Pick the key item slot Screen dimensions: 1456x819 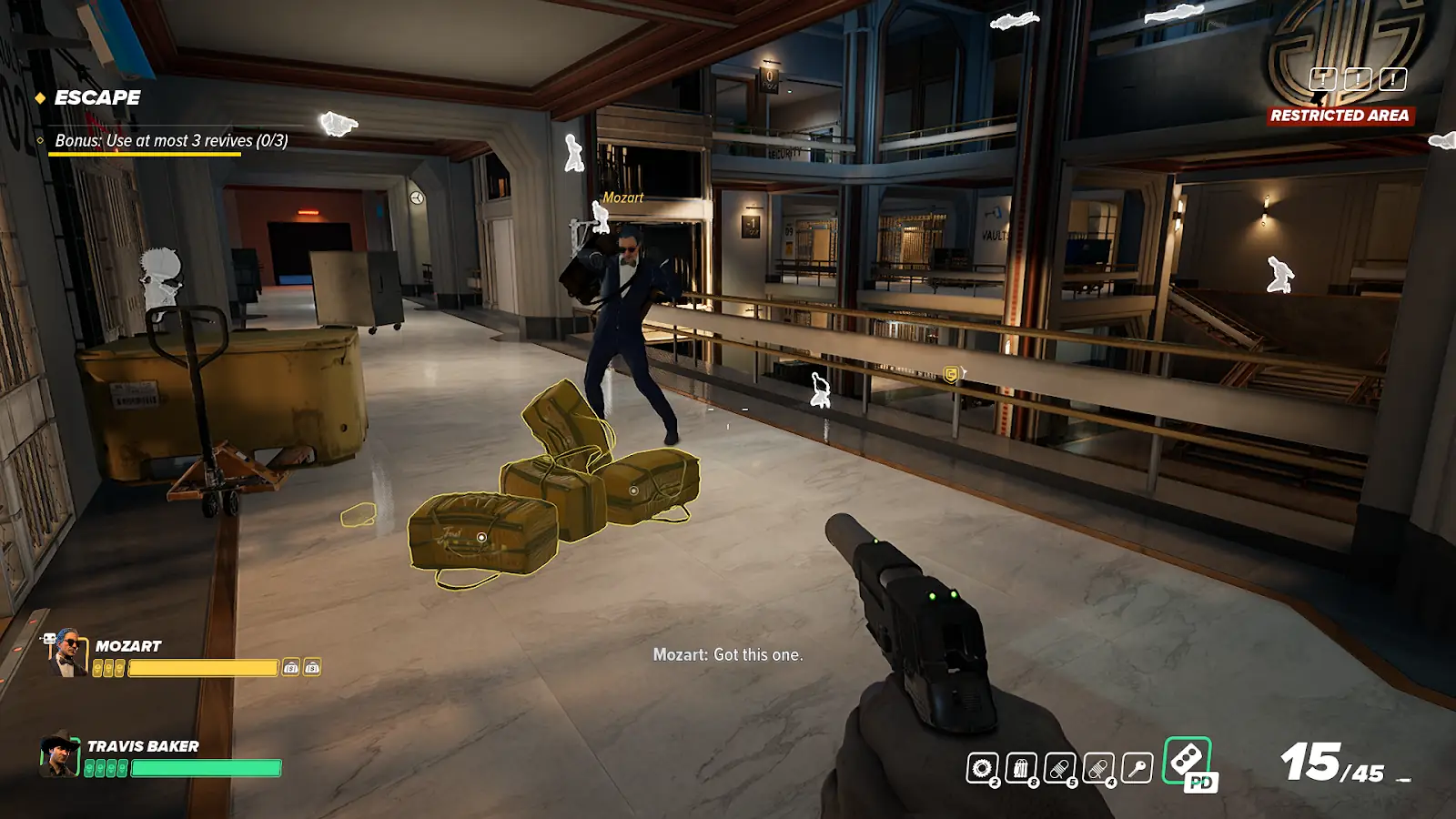tap(1137, 769)
